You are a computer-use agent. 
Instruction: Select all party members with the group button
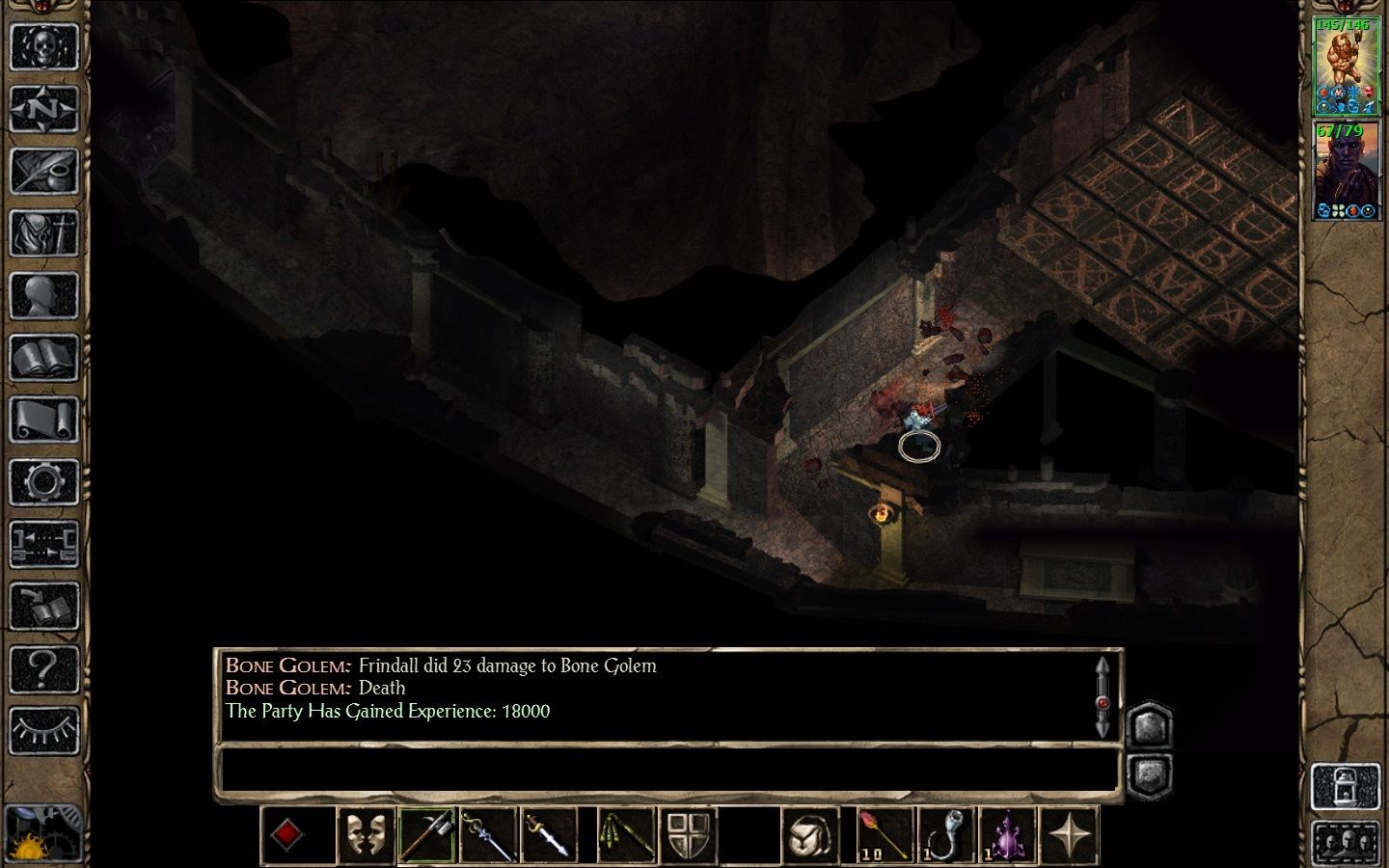pos(1347,839)
